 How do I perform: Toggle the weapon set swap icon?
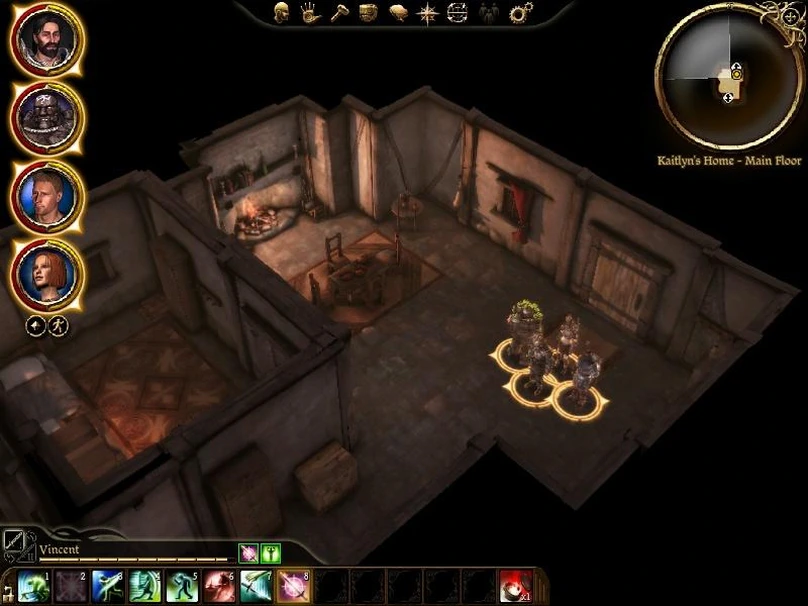[x=17, y=543]
